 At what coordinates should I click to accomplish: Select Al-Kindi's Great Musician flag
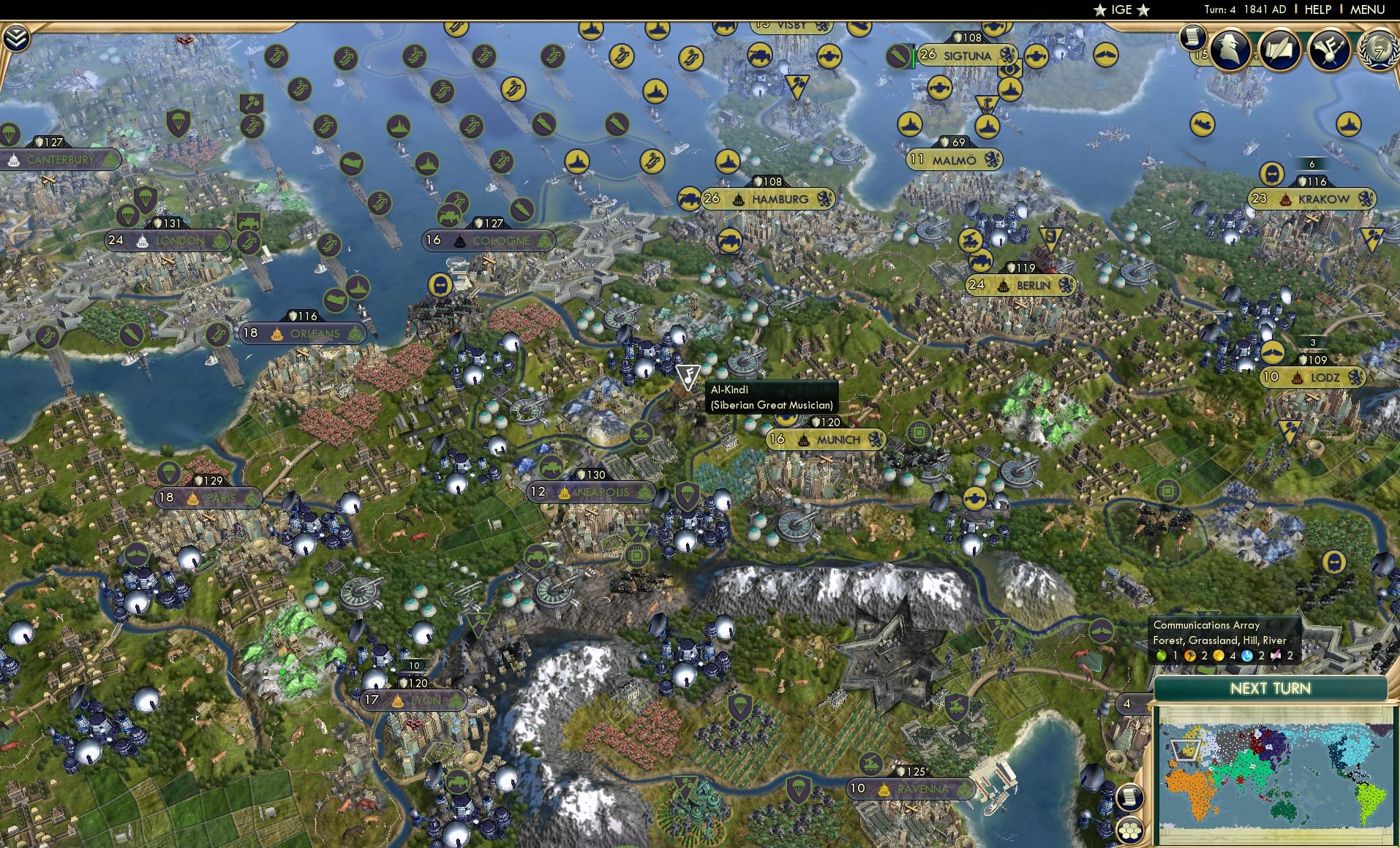[688, 375]
